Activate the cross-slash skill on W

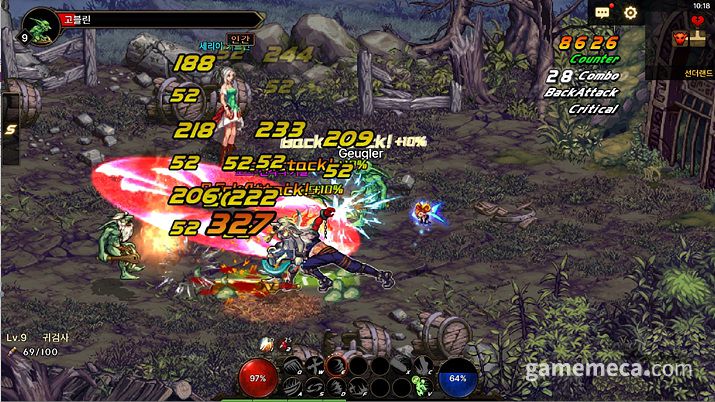[313, 366]
